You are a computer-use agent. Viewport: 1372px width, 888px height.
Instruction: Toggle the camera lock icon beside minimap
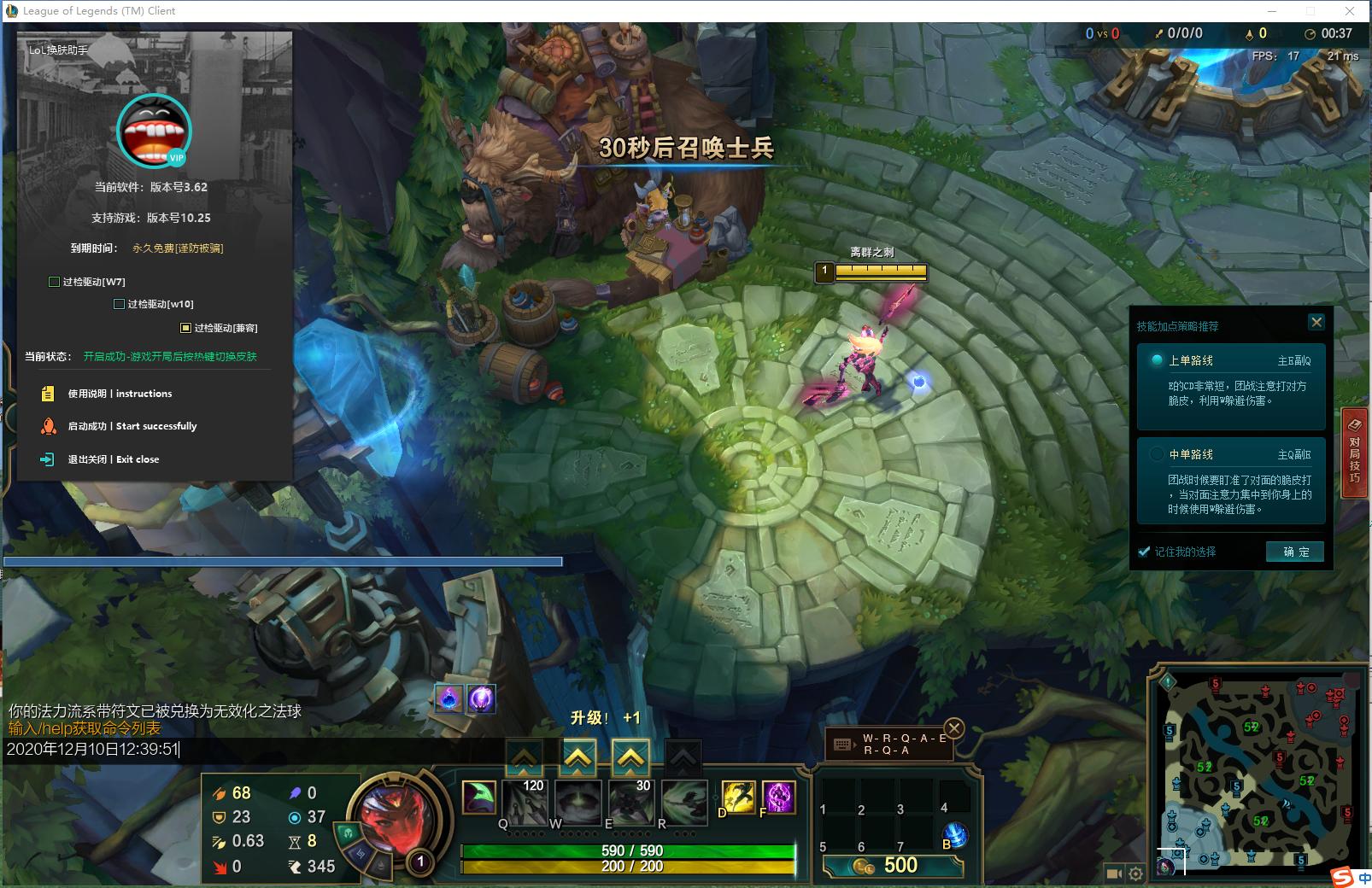[x=1113, y=873]
